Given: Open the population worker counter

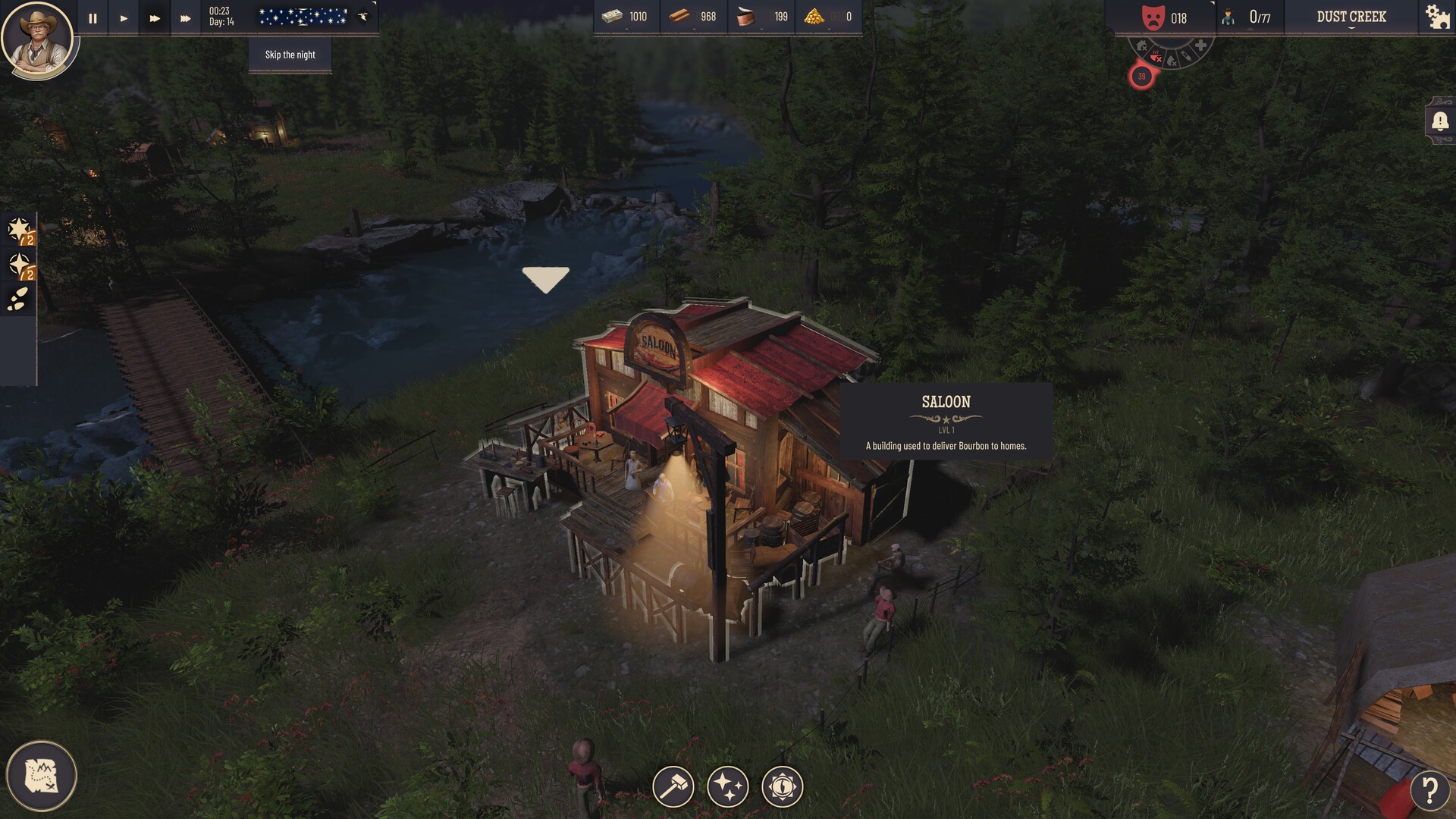Looking at the screenshot, I should pos(1248,17).
